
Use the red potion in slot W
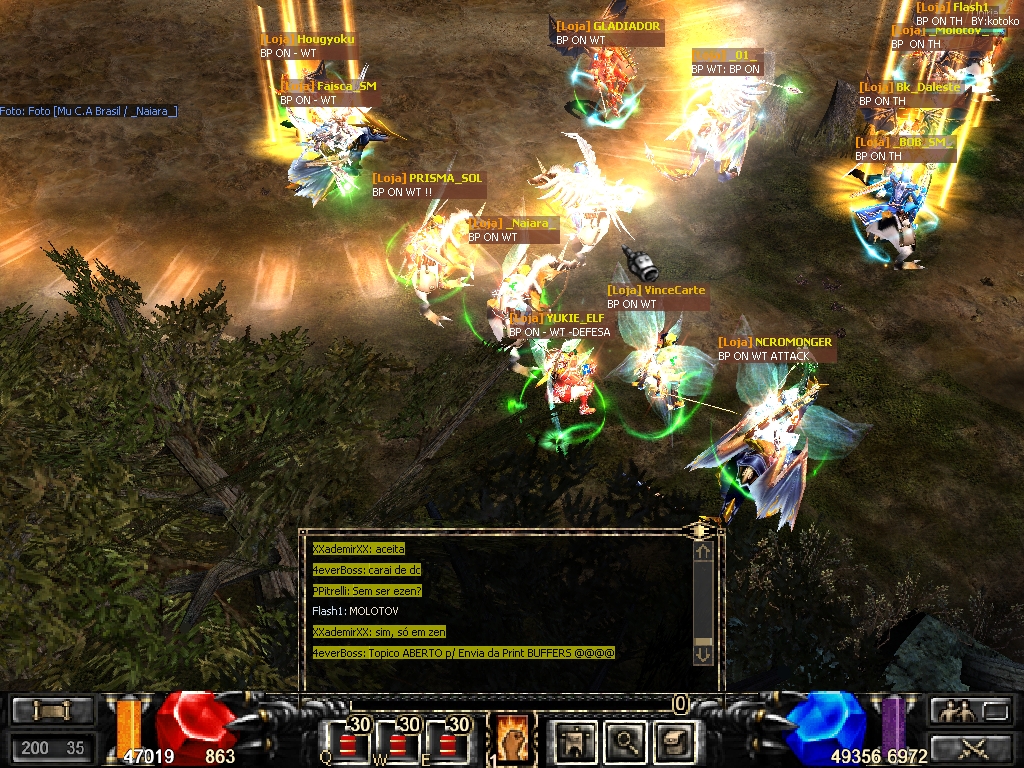point(398,741)
